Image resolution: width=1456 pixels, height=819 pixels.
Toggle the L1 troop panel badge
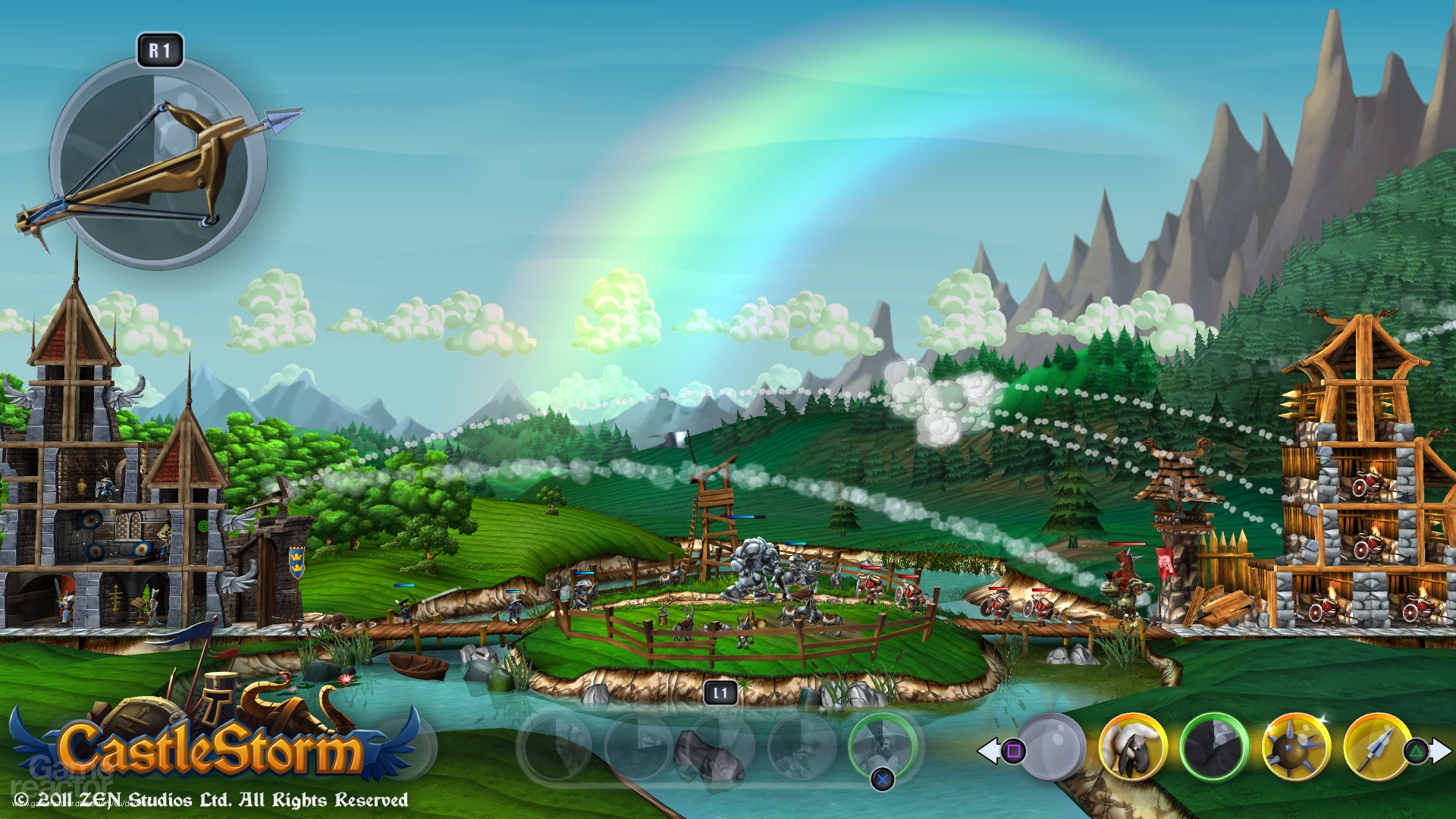721,691
